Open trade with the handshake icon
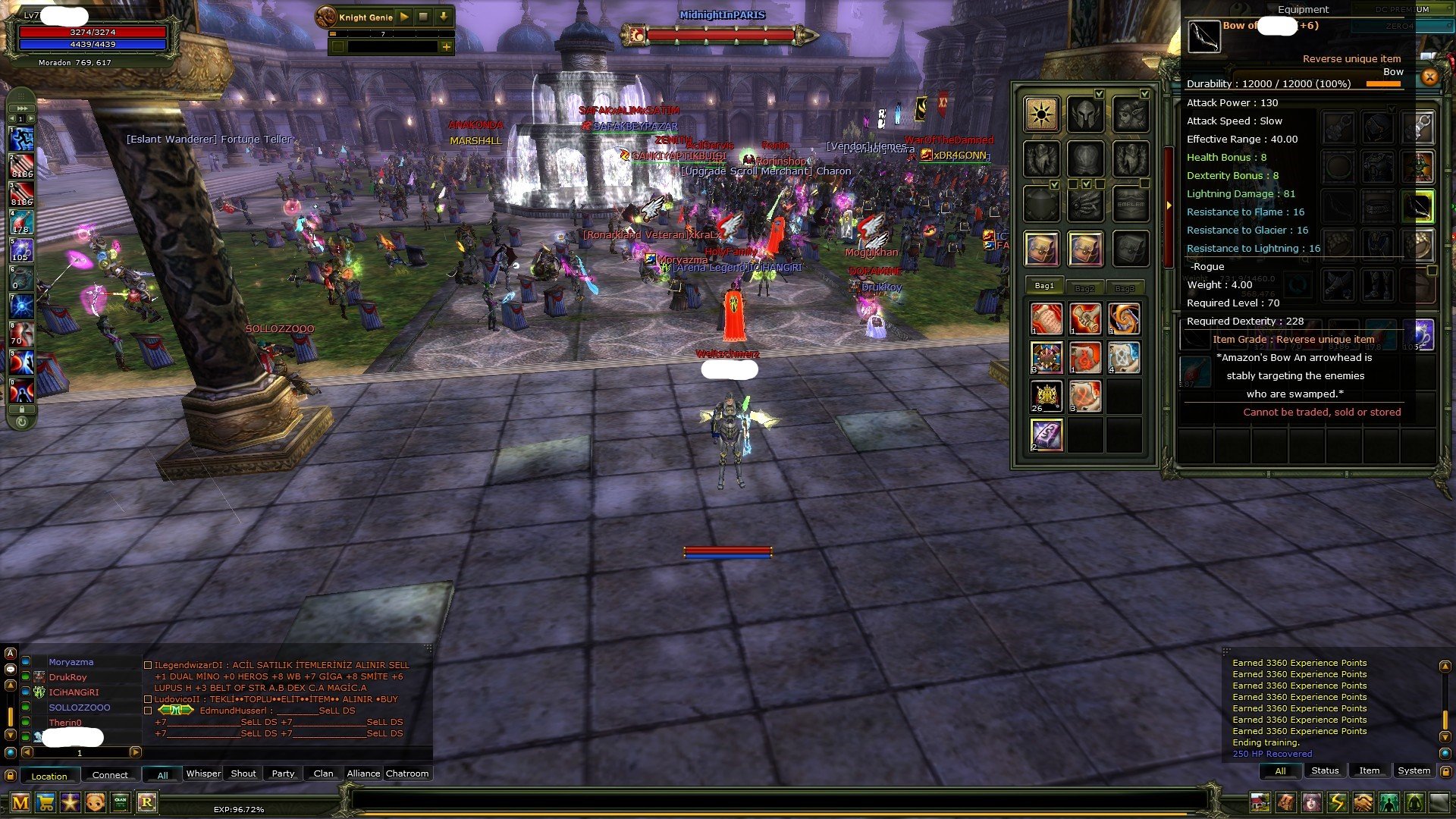The width and height of the screenshot is (1456, 819). (x=1363, y=802)
